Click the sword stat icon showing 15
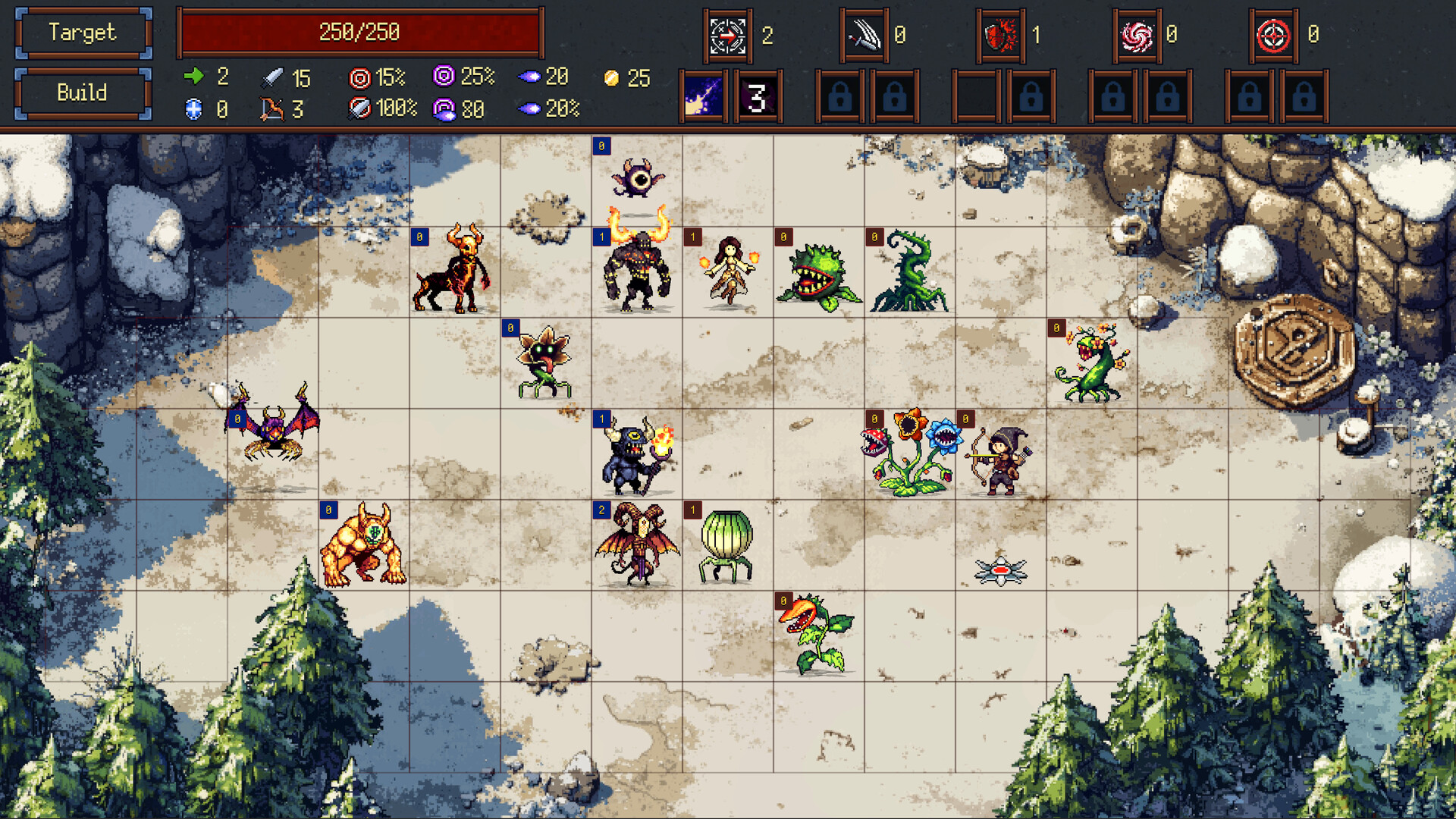This screenshot has height=819, width=1456. 271,77
